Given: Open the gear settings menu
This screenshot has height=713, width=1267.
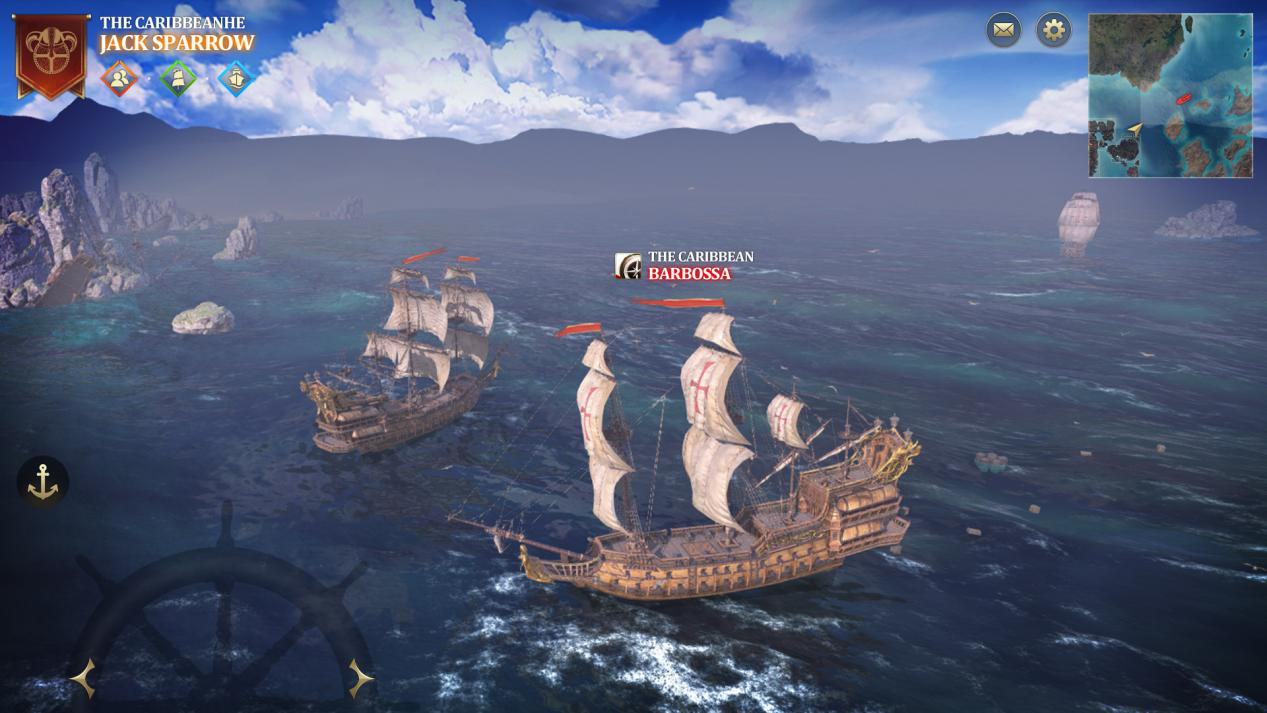Looking at the screenshot, I should (1053, 30).
